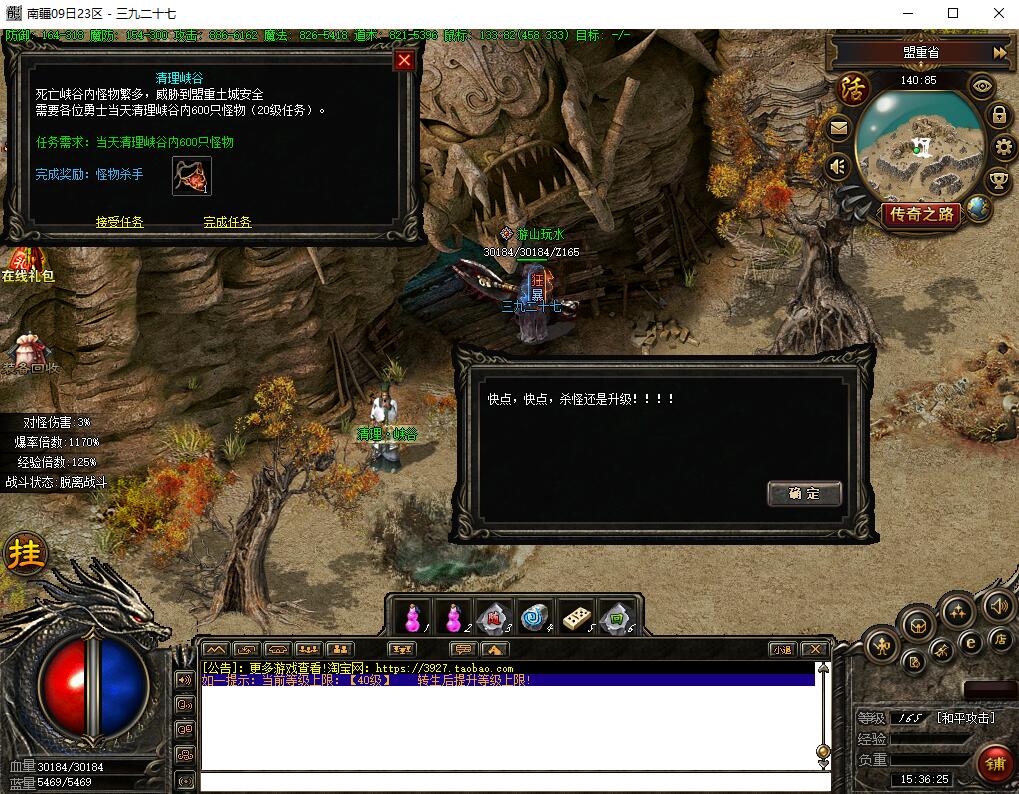Click the padlock icon by minimap
1019x794 pixels.
998,115
